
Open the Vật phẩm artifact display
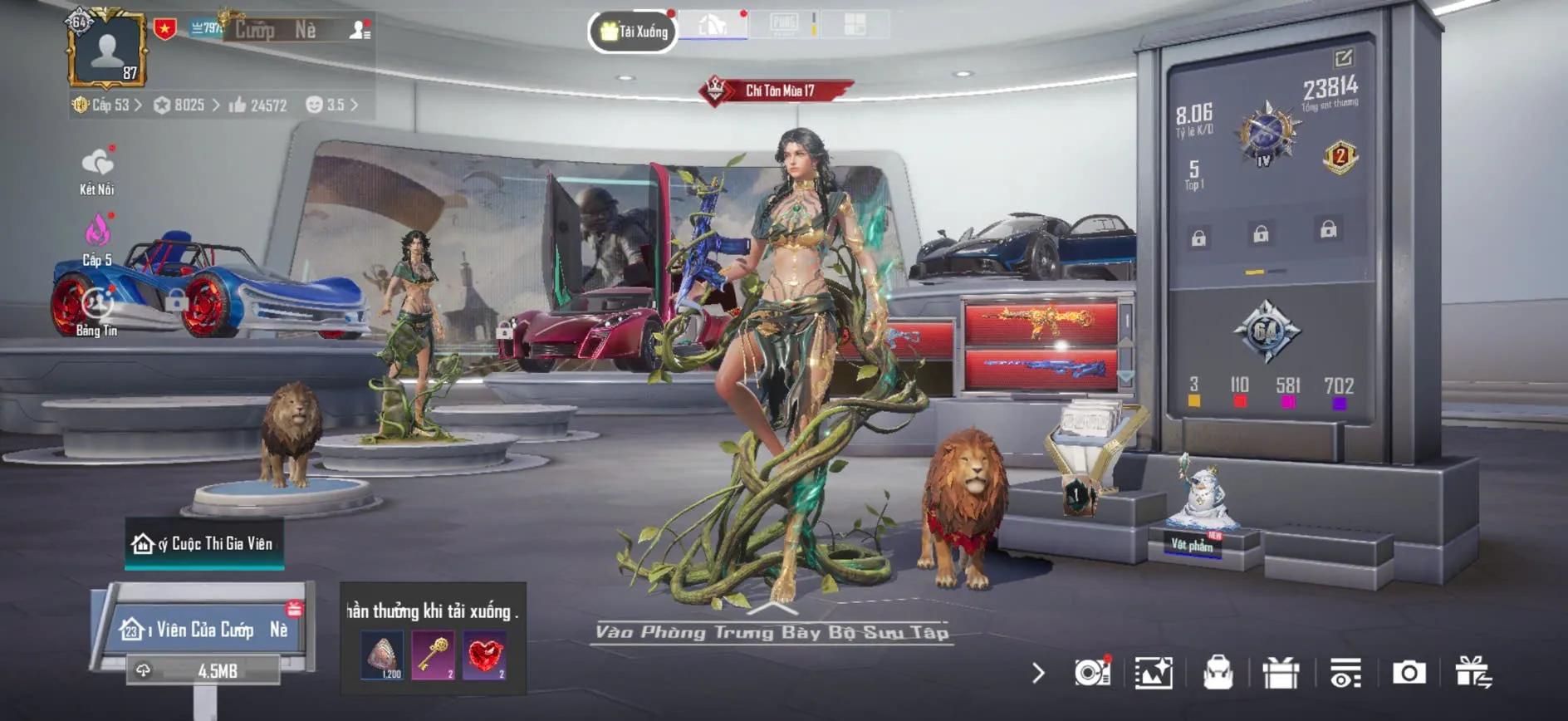[x=1193, y=545]
